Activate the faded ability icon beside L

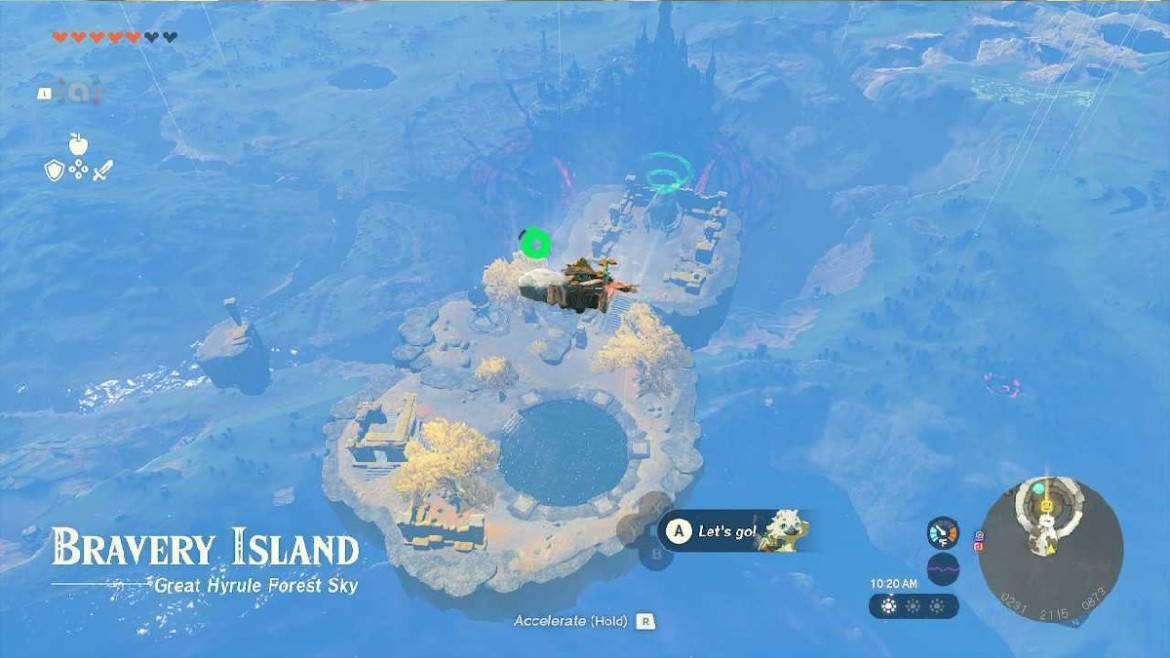coord(77,91)
